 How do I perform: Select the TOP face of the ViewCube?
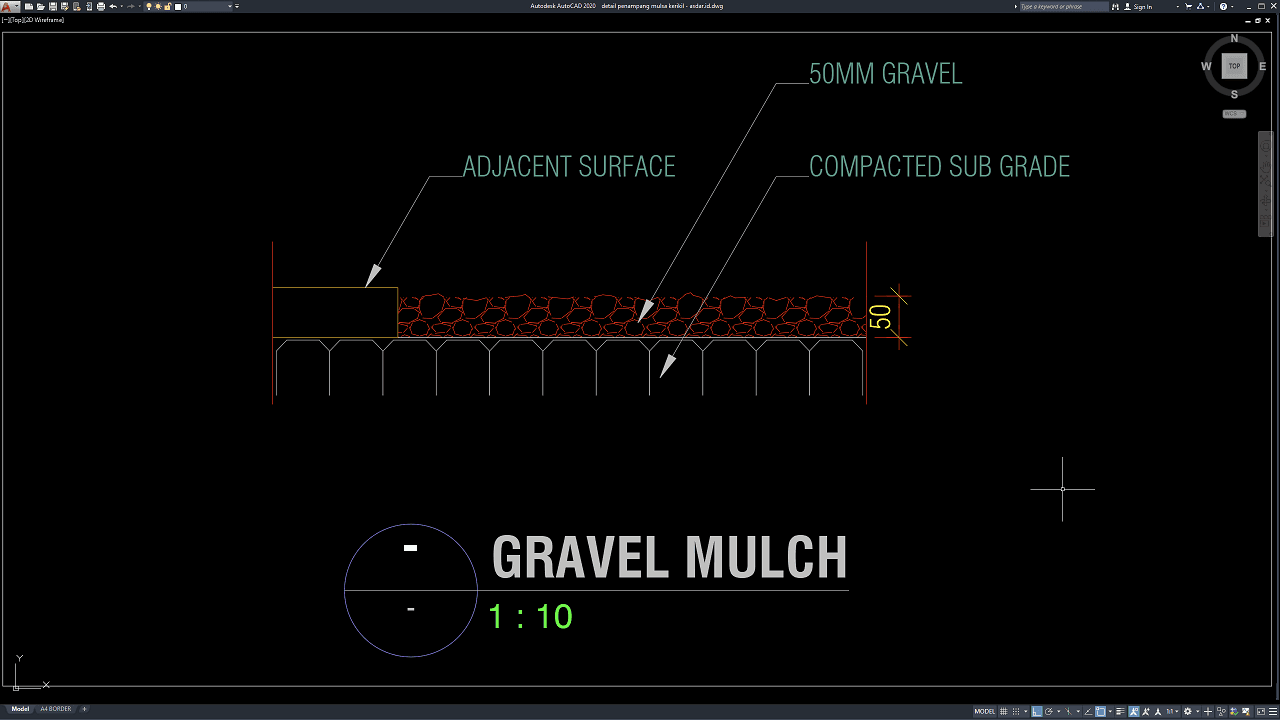pos(1234,66)
